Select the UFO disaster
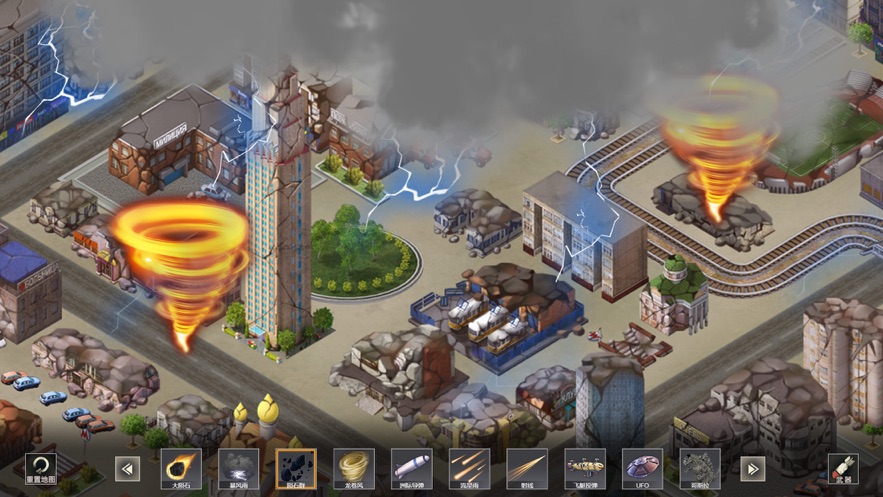Image resolution: width=883 pixels, height=497 pixels. point(642,467)
